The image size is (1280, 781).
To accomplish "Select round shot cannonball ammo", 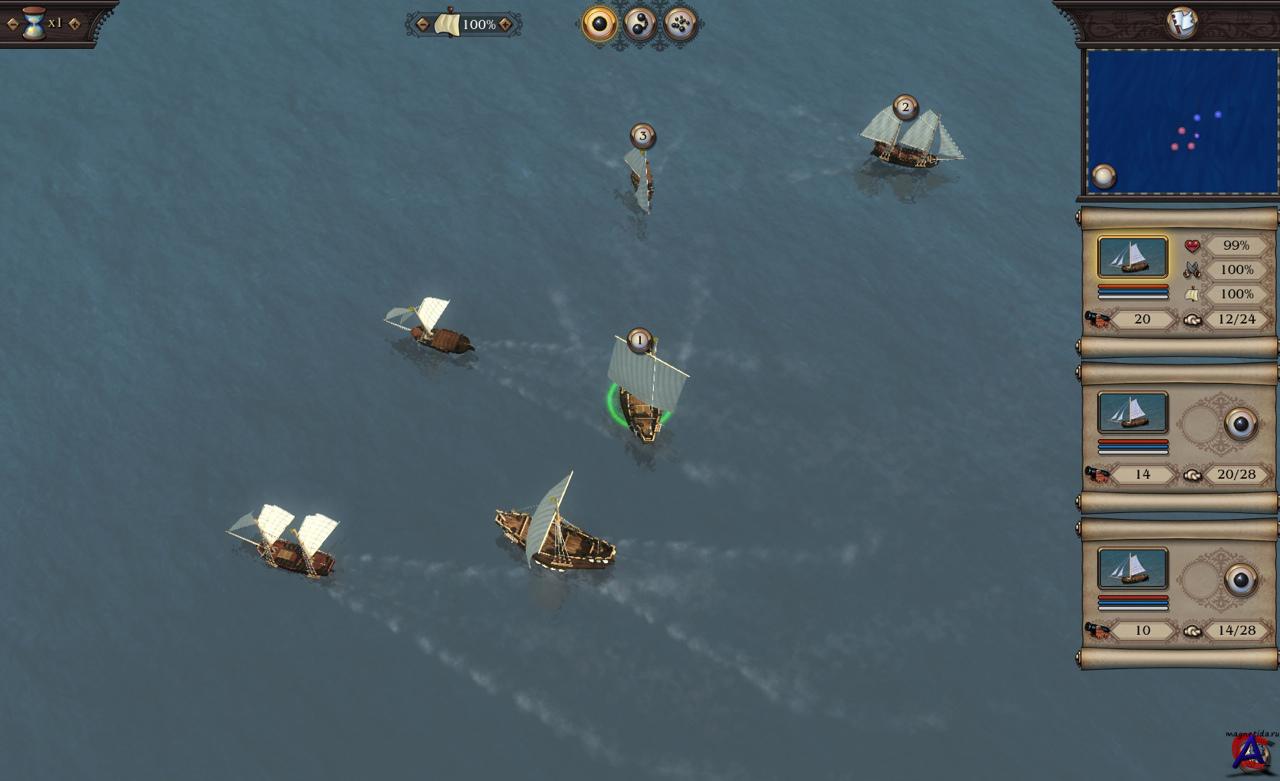I will click(x=600, y=24).
